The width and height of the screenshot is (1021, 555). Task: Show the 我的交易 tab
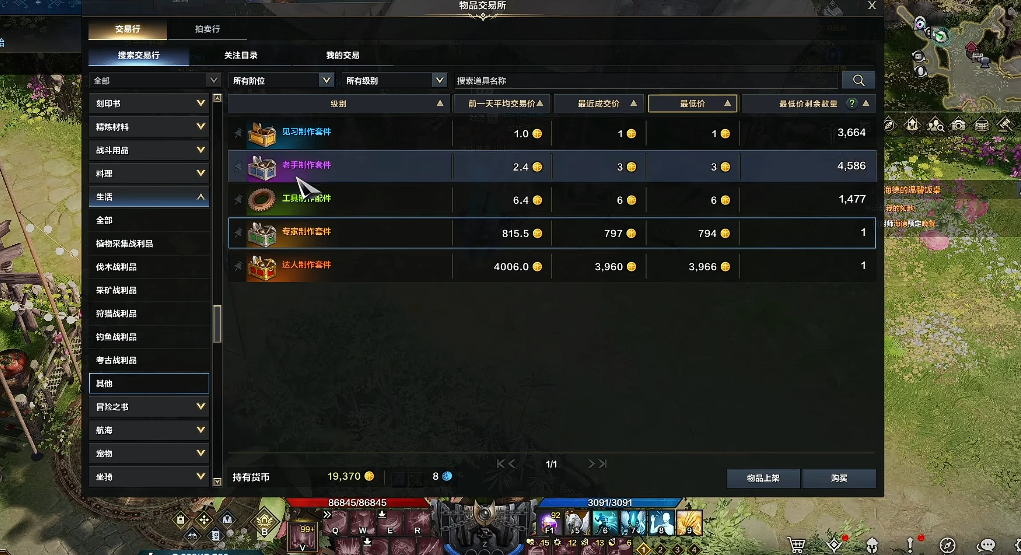[343, 56]
